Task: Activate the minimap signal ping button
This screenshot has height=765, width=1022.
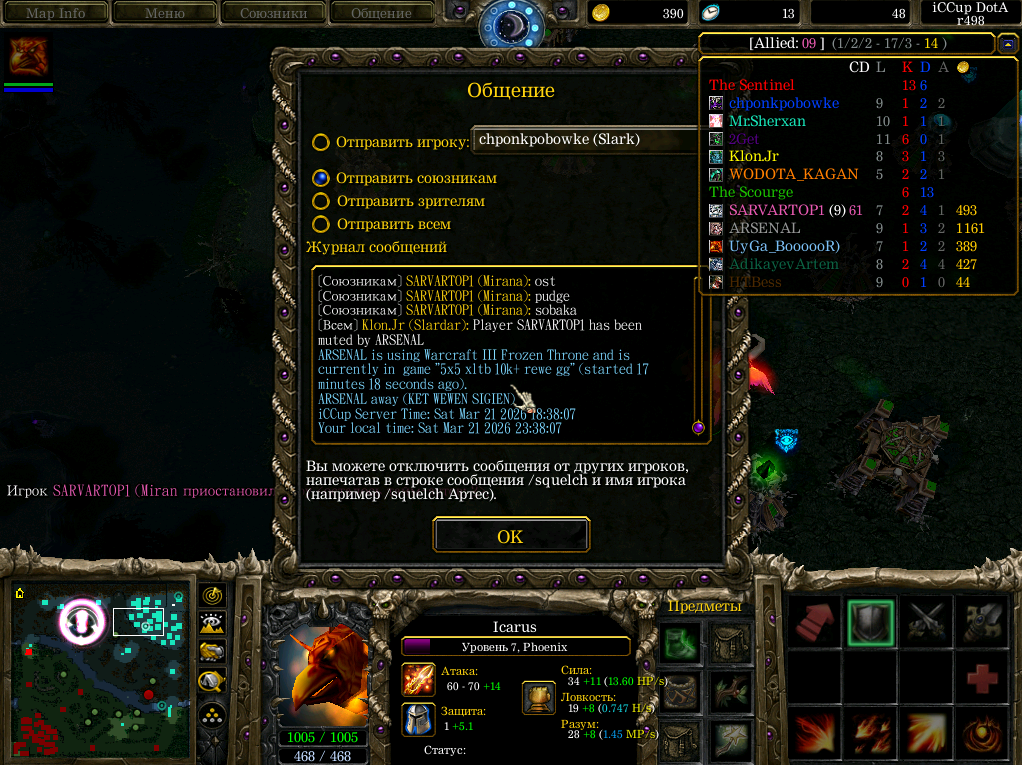Action: (x=211, y=595)
